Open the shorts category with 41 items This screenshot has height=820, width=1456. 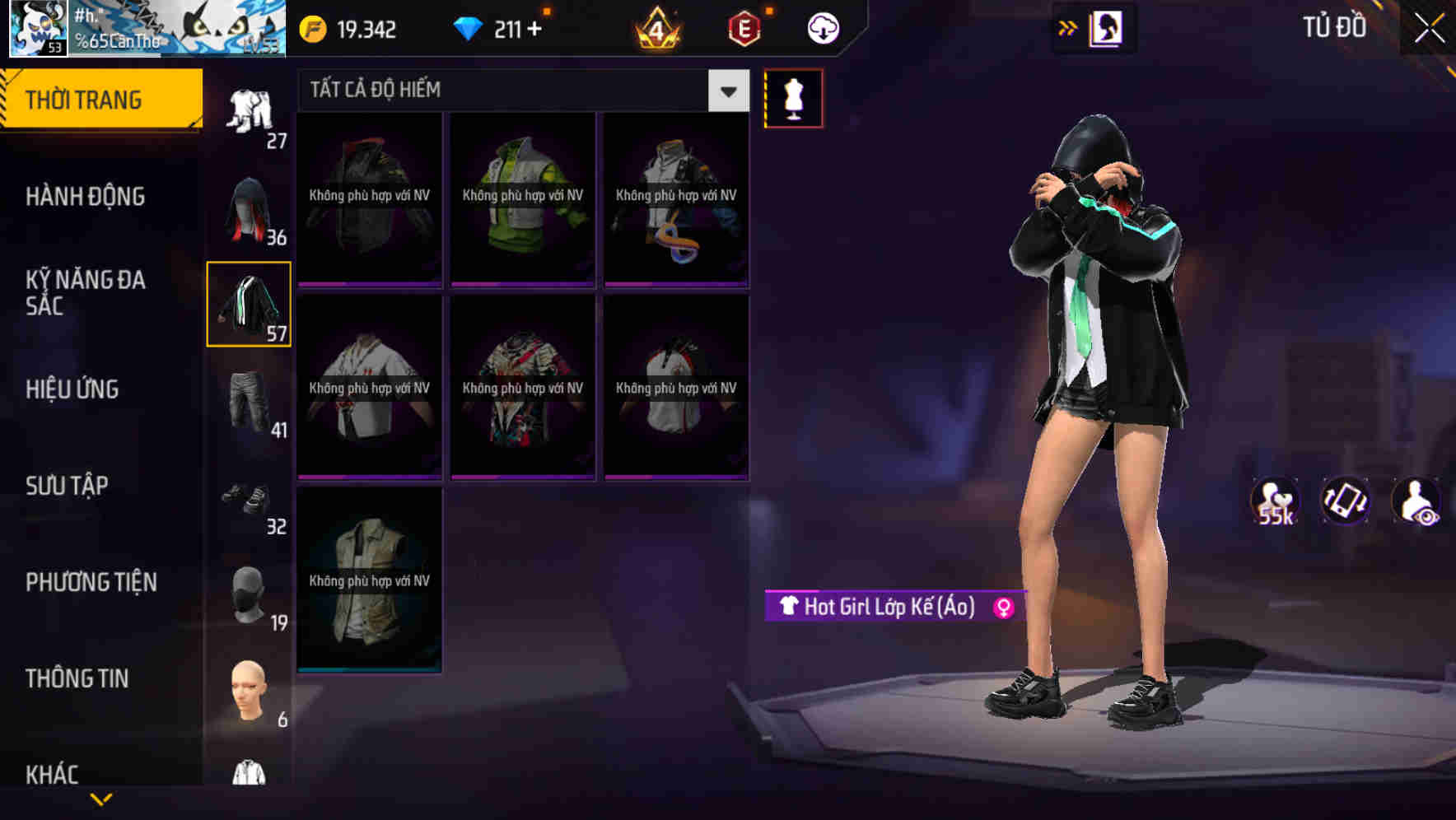coord(249,403)
